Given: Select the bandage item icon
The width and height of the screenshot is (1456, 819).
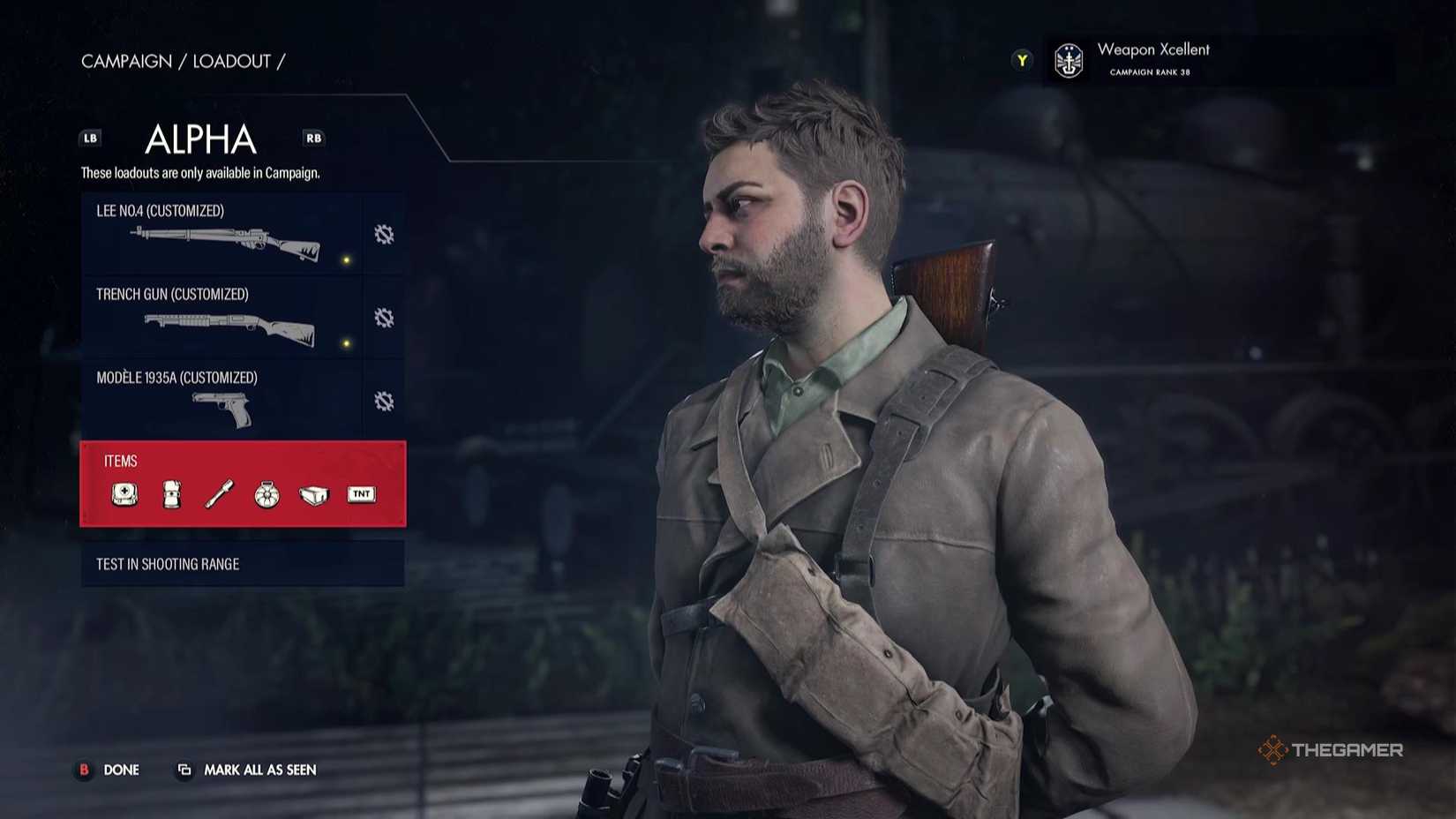Looking at the screenshot, I should 173,494.
